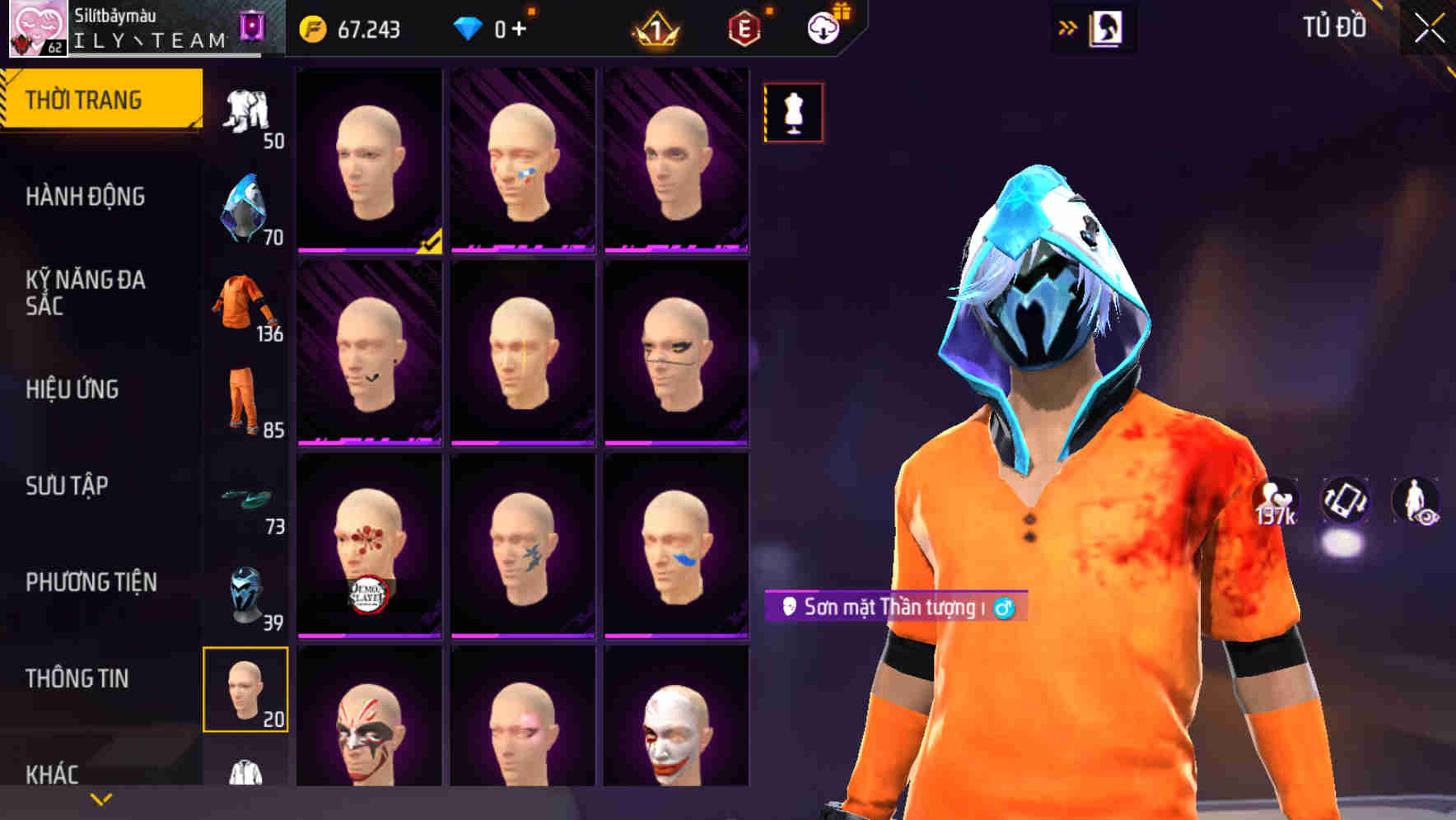Click the mannequin outfit preset icon
Image resolution: width=1456 pixels, height=820 pixels.
tap(792, 114)
